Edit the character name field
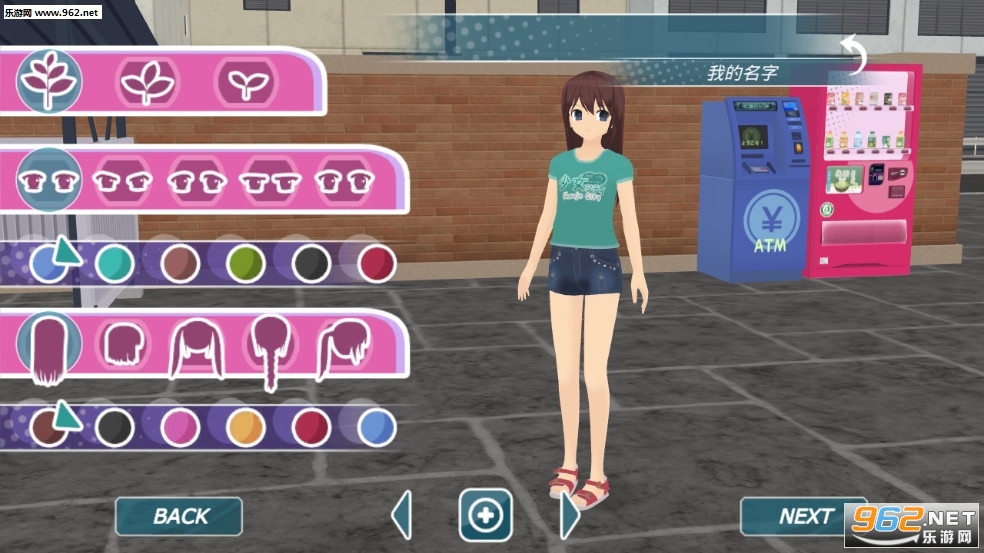 (x=742, y=73)
